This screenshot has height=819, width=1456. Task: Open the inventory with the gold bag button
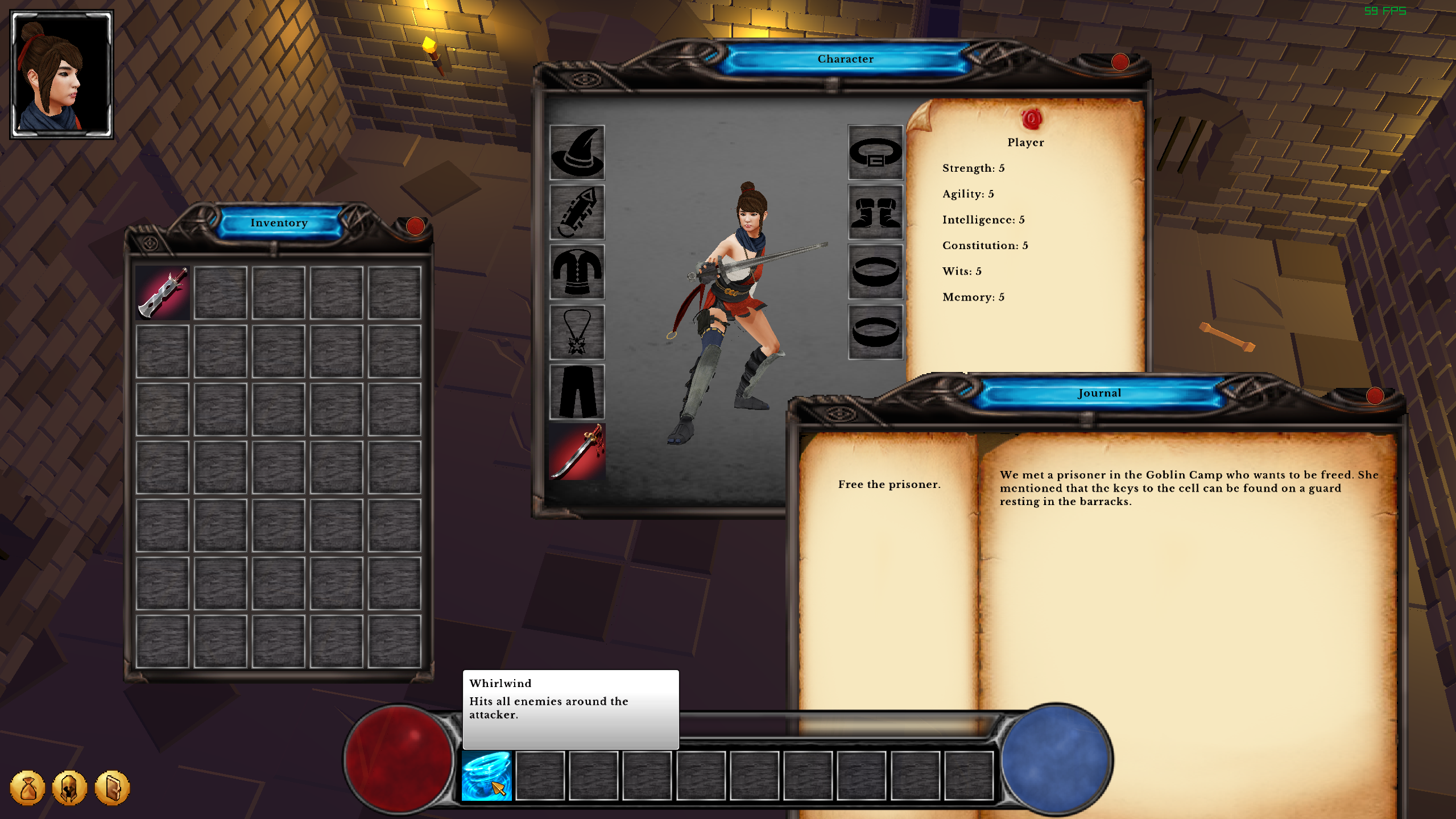pos(27,788)
